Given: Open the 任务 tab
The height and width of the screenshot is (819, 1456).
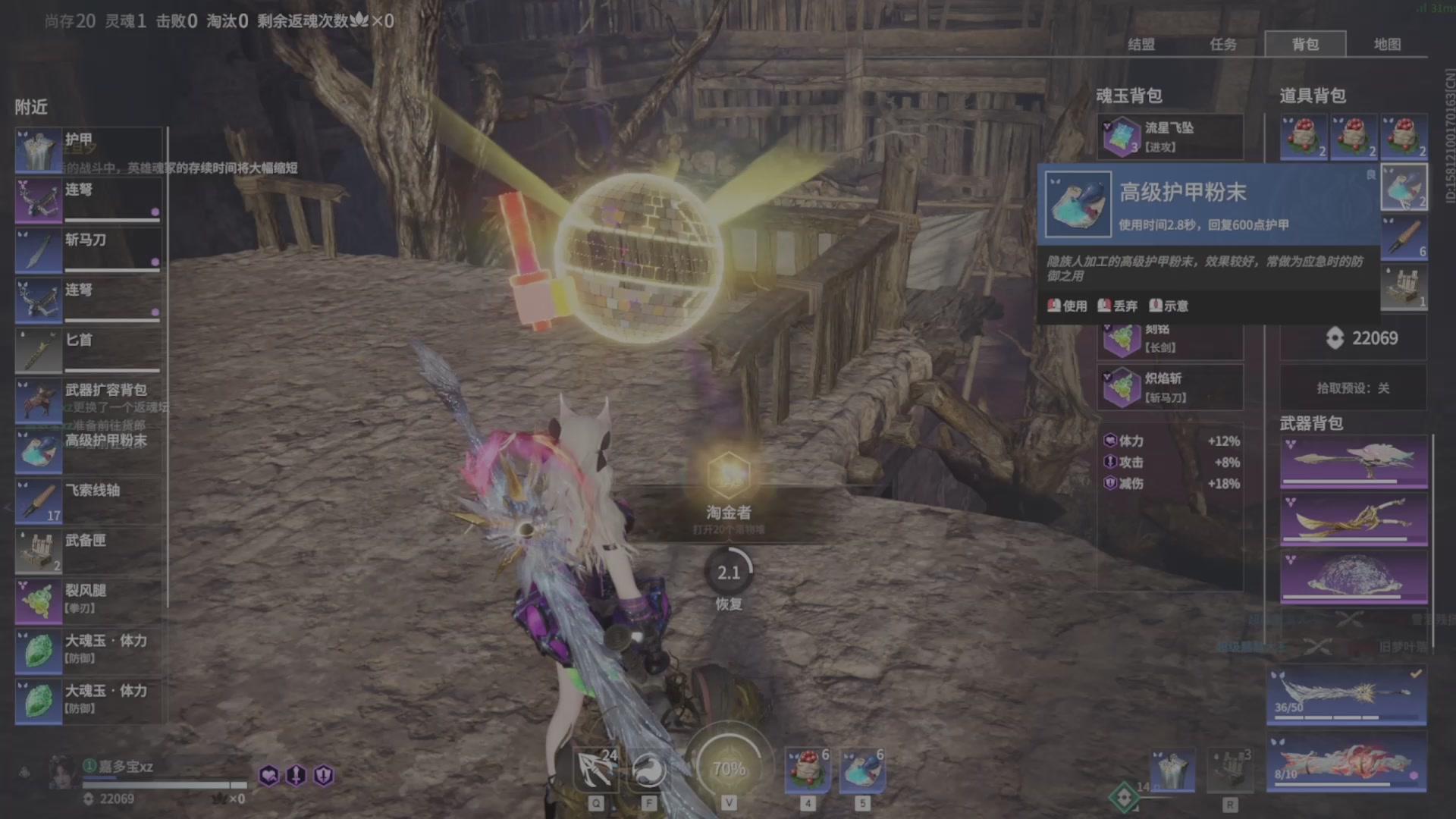Looking at the screenshot, I should pos(1222,45).
